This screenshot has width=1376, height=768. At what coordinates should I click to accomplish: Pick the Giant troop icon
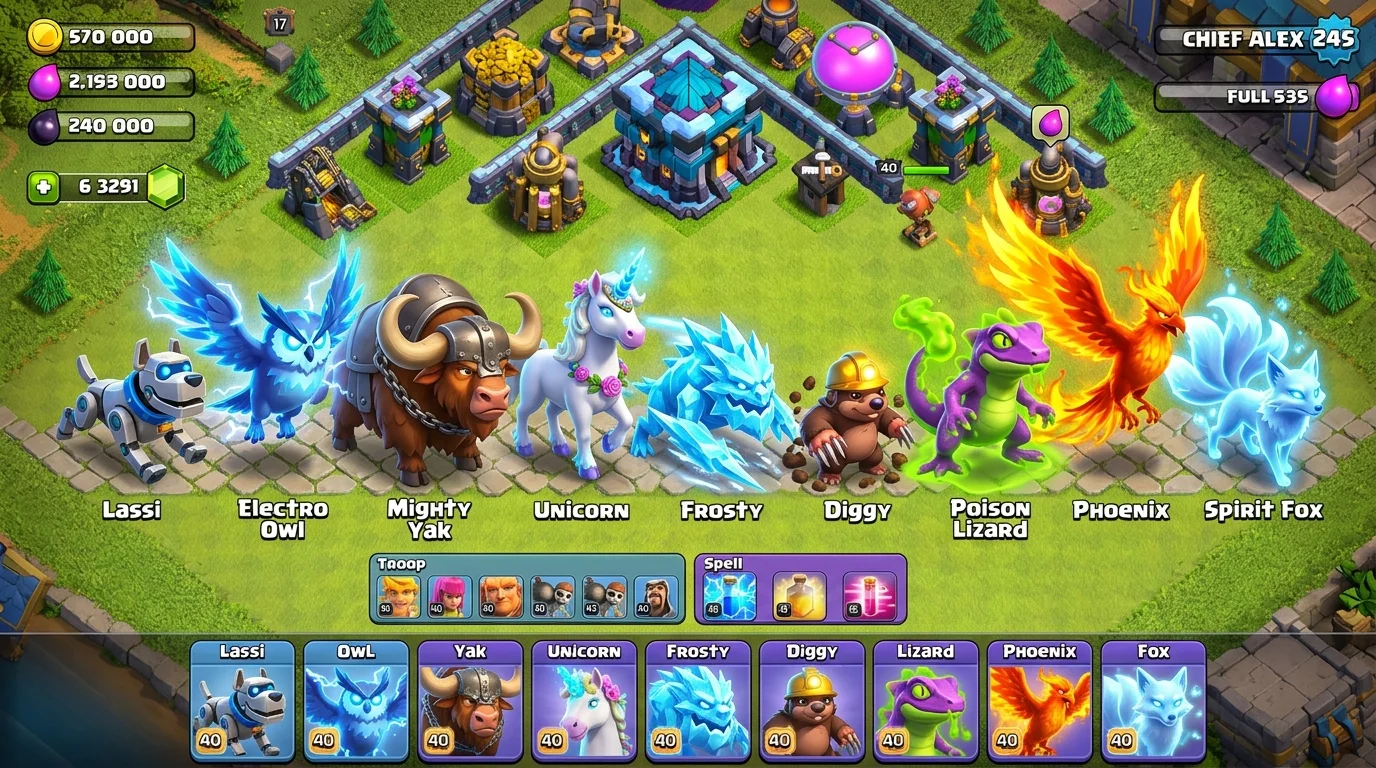coord(501,596)
